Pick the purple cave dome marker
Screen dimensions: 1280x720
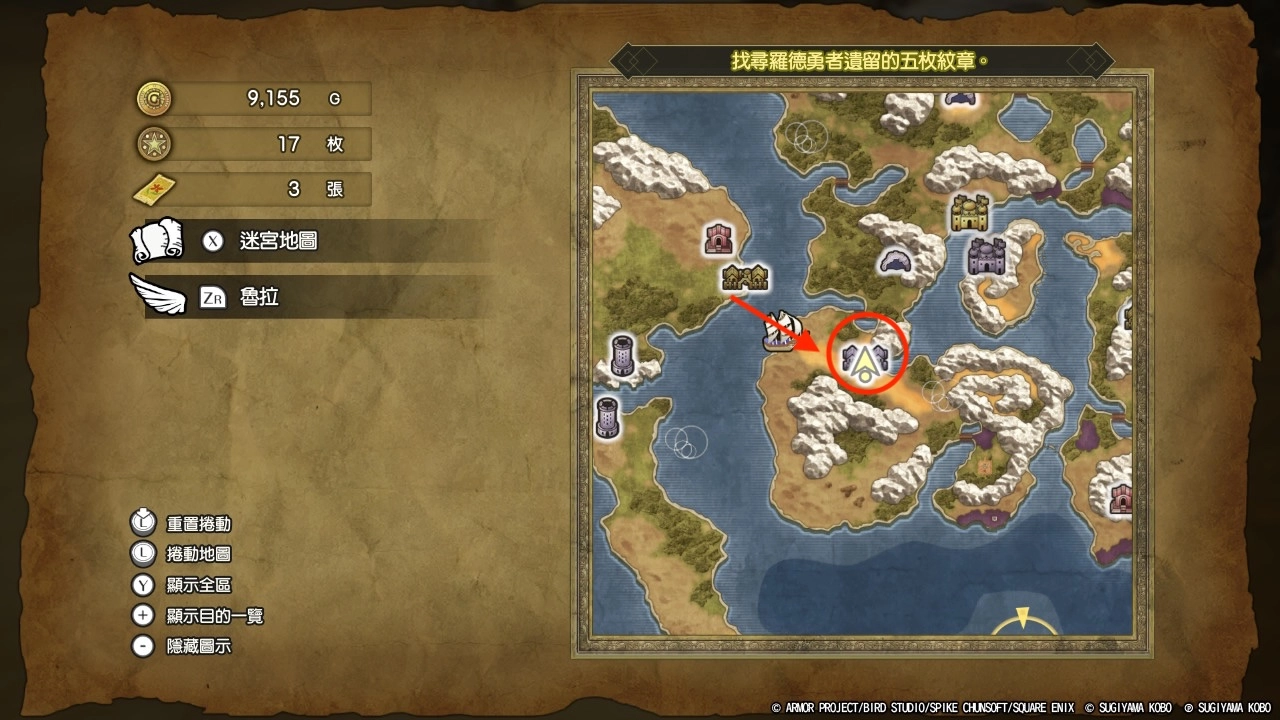tap(897, 261)
